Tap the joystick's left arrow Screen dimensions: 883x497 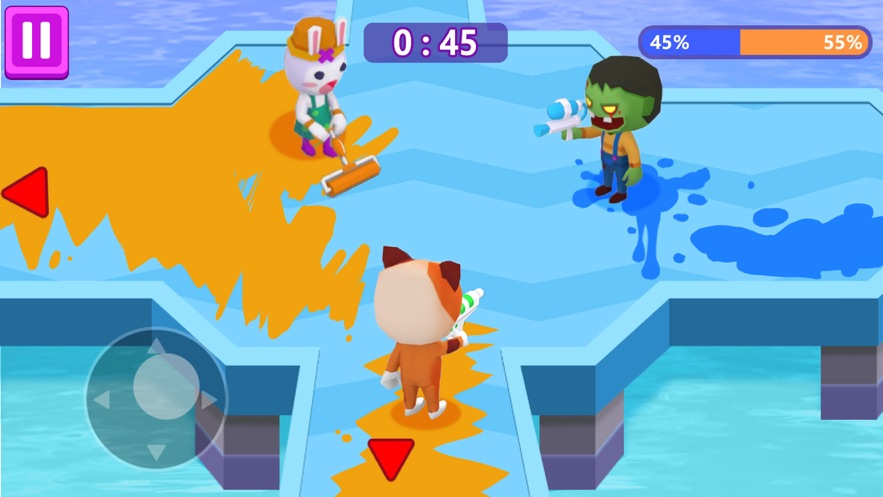pyautogui.click(x=102, y=400)
